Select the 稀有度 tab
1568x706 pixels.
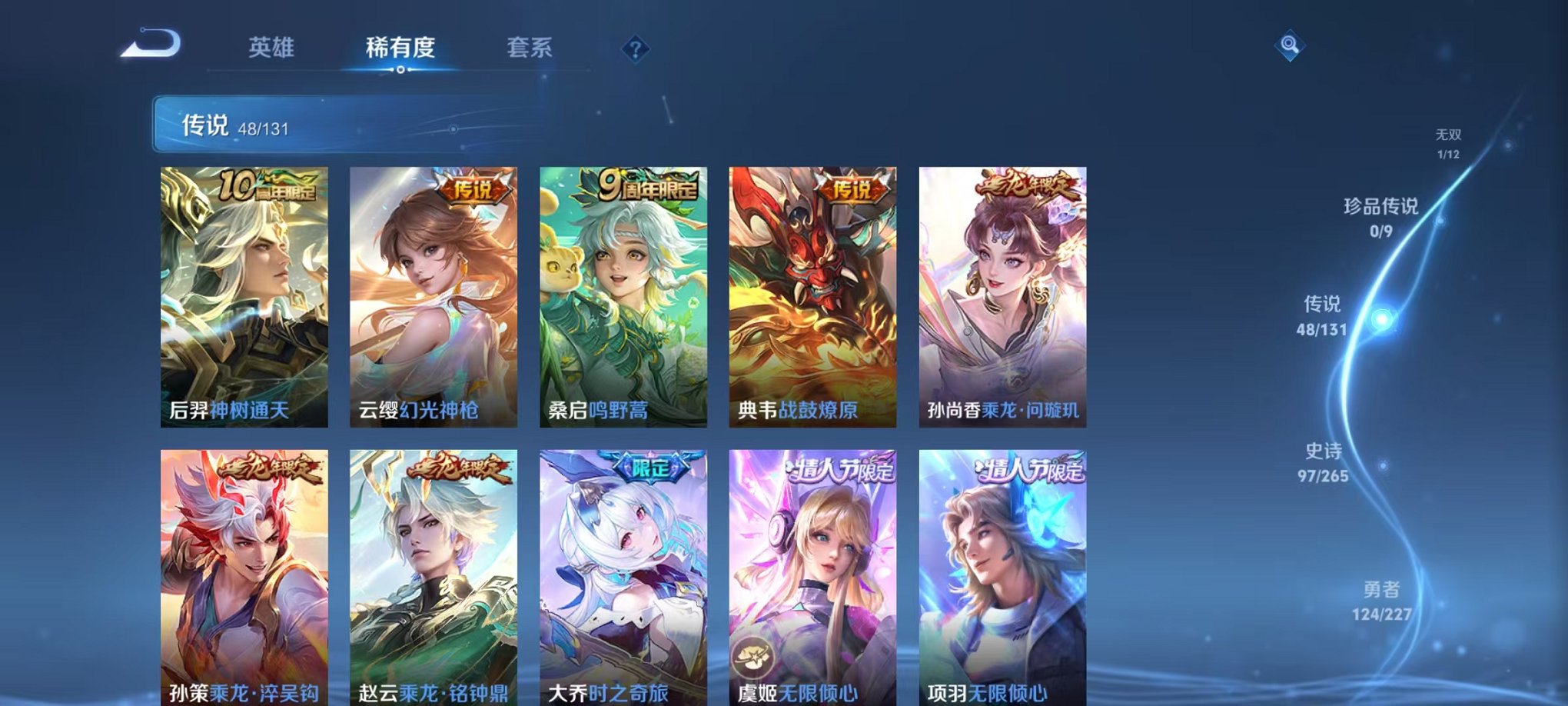(400, 48)
